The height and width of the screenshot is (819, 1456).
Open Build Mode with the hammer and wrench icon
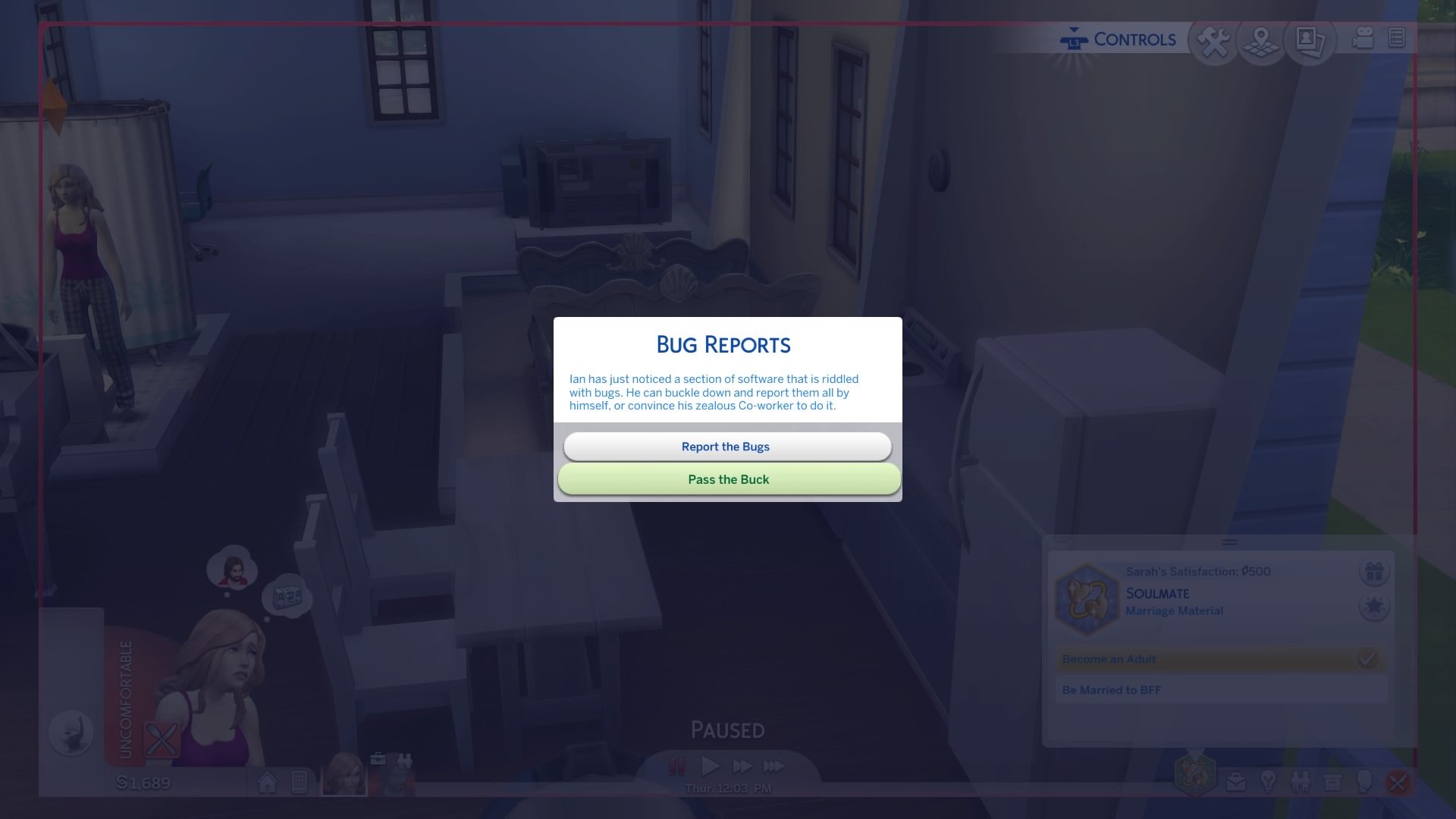click(x=1213, y=39)
